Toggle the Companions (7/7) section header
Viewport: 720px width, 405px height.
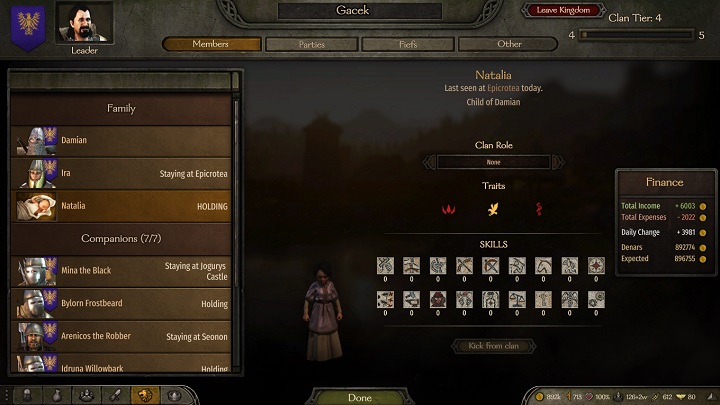[x=121, y=239]
